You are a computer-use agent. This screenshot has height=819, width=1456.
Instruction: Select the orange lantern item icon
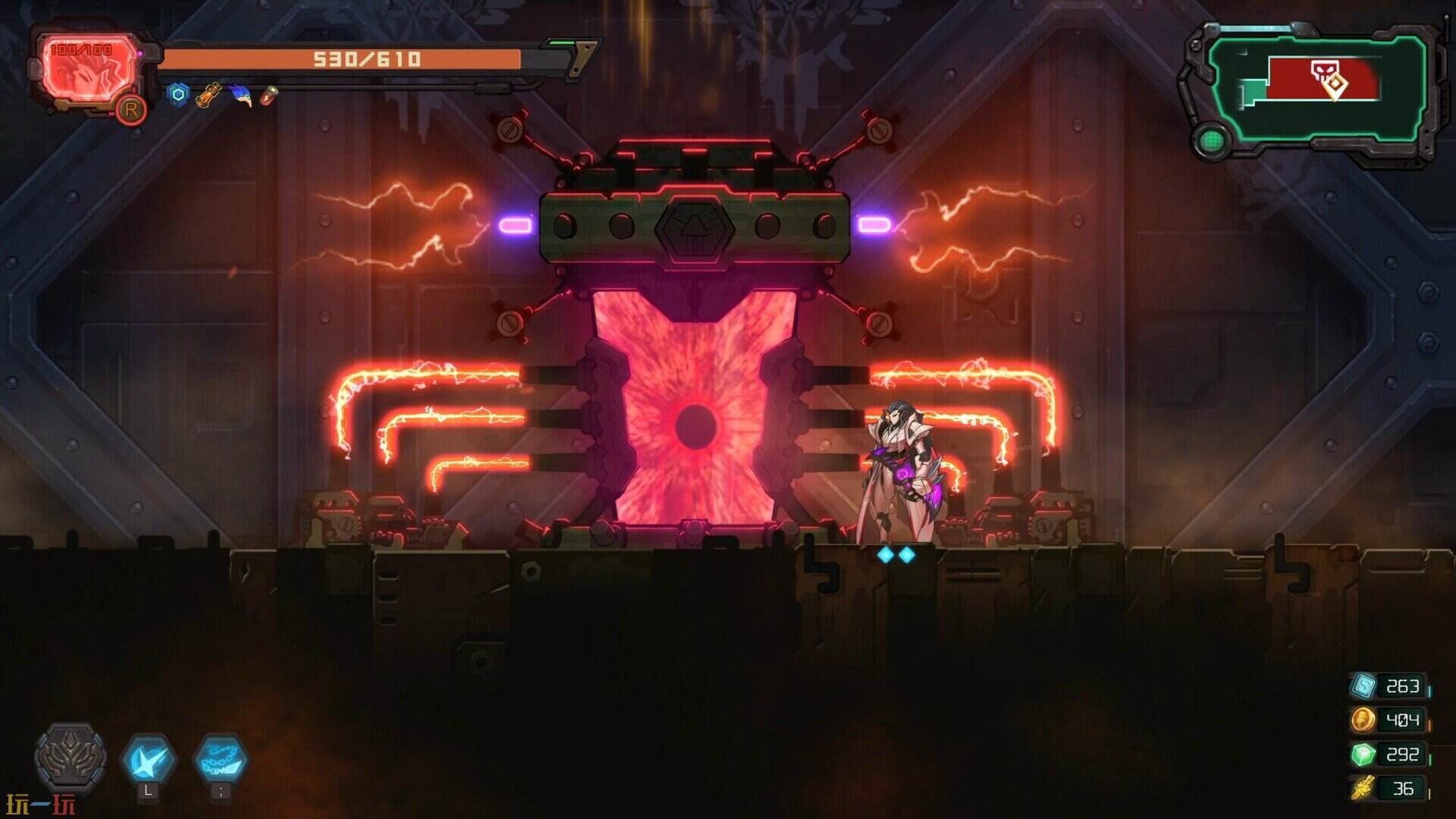[x=209, y=96]
